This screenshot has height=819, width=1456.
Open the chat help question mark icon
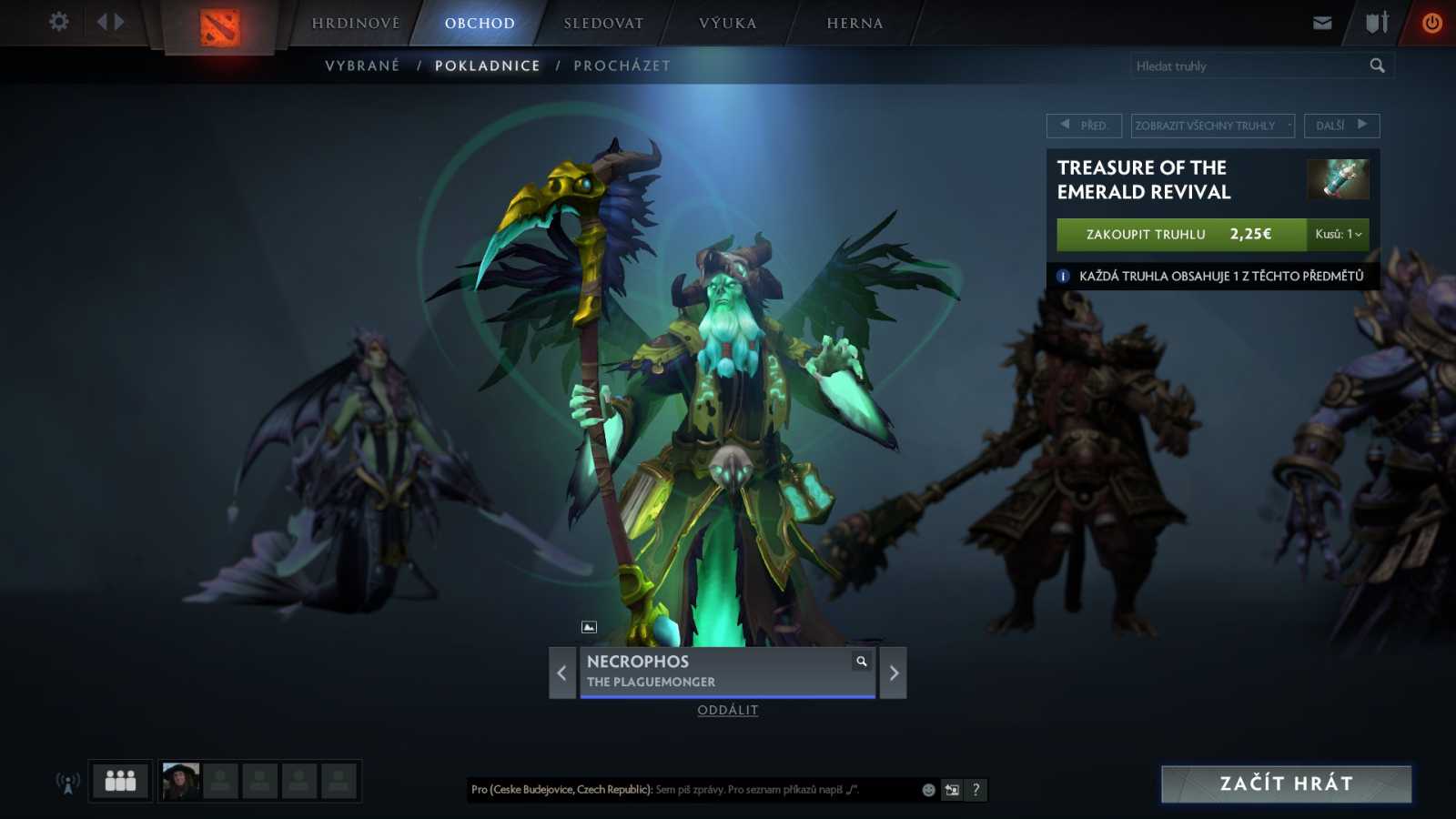975,790
